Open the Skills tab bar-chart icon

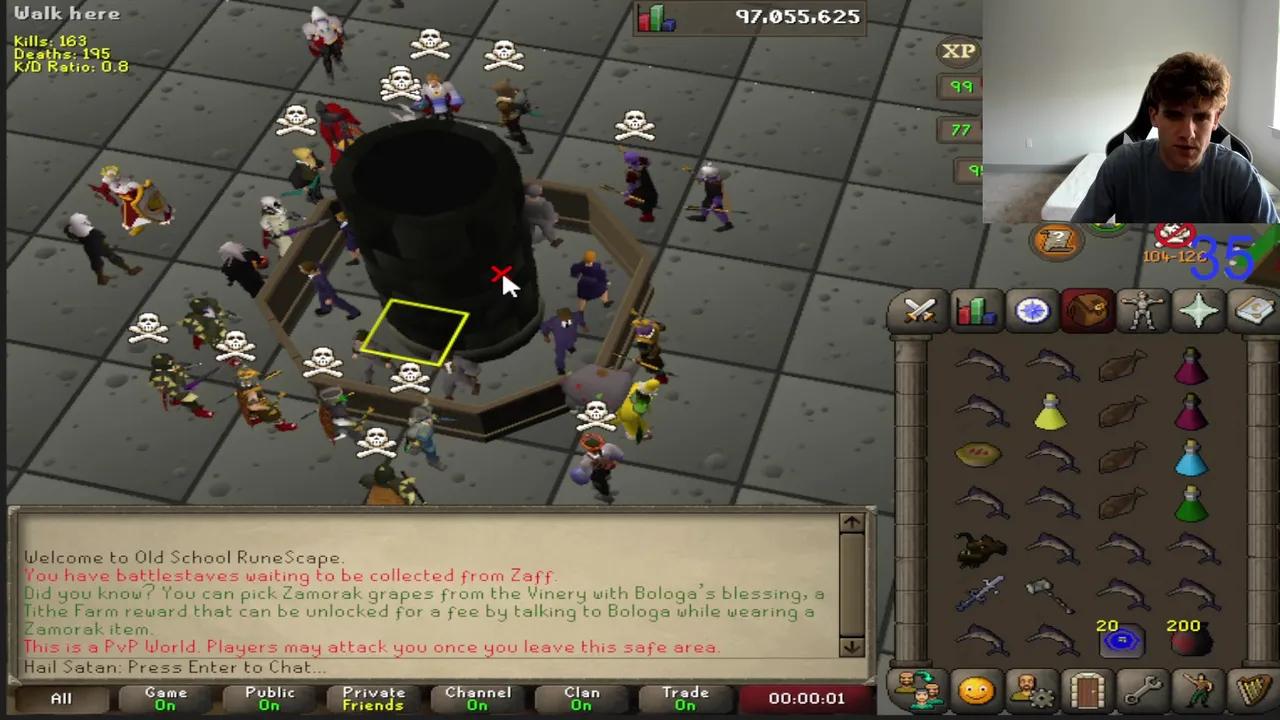pyautogui.click(x=975, y=311)
